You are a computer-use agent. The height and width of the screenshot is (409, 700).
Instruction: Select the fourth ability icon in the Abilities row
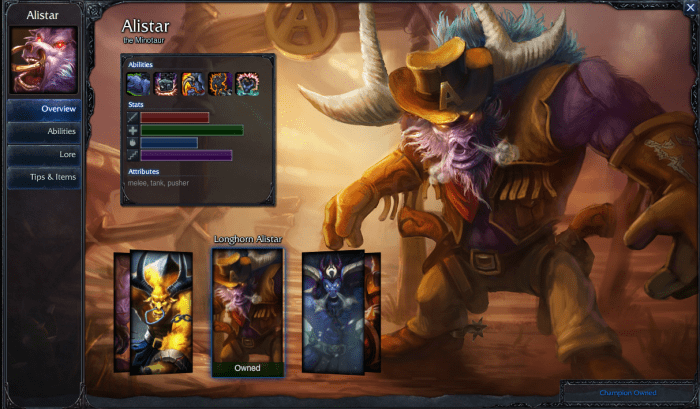click(220, 84)
